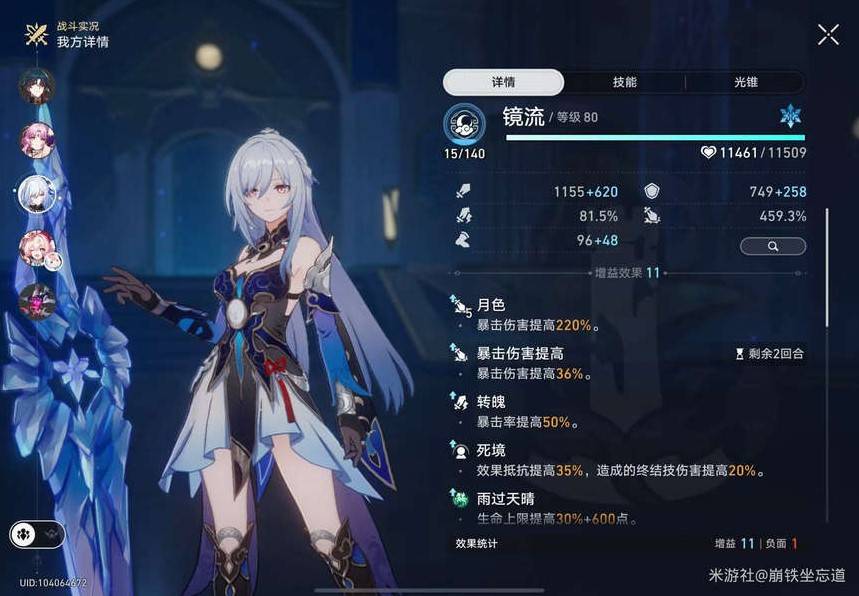Viewport: 859px width, 596px height.
Task: Click the crossed swords battle status icon
Action: 37,35
